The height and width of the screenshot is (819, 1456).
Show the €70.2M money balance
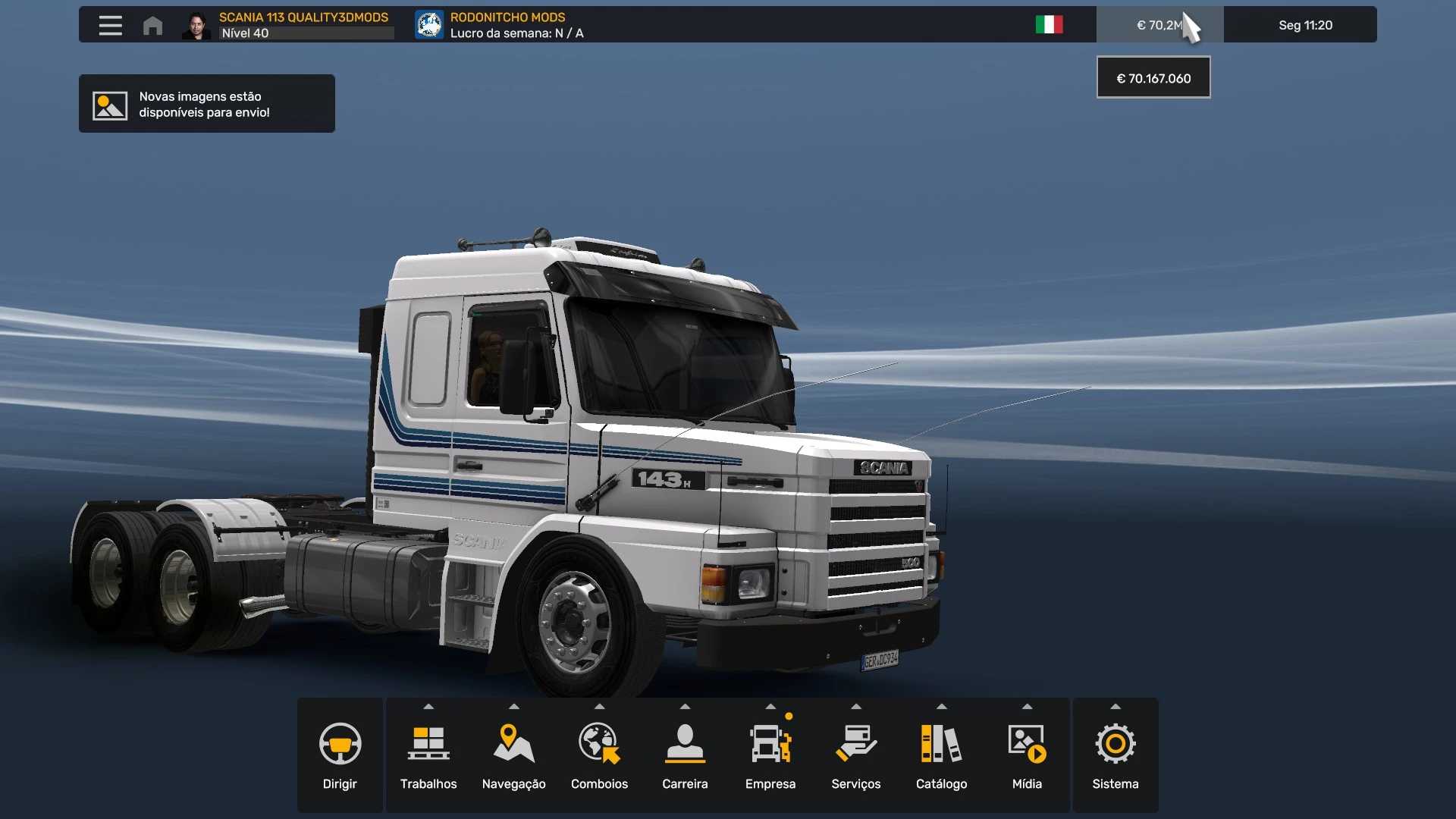(x=1159, y=25)
